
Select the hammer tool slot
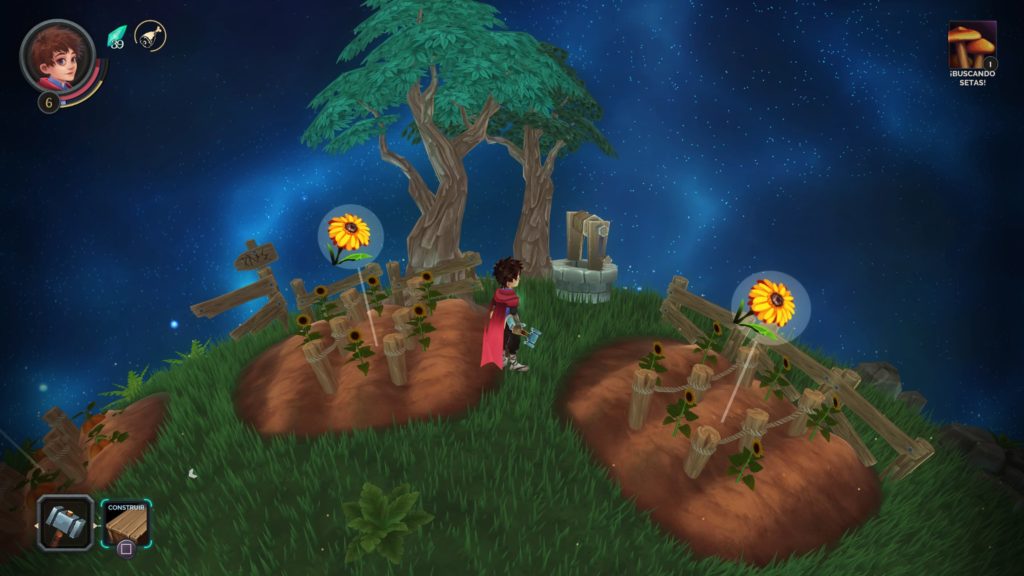[x=66, y=522]
